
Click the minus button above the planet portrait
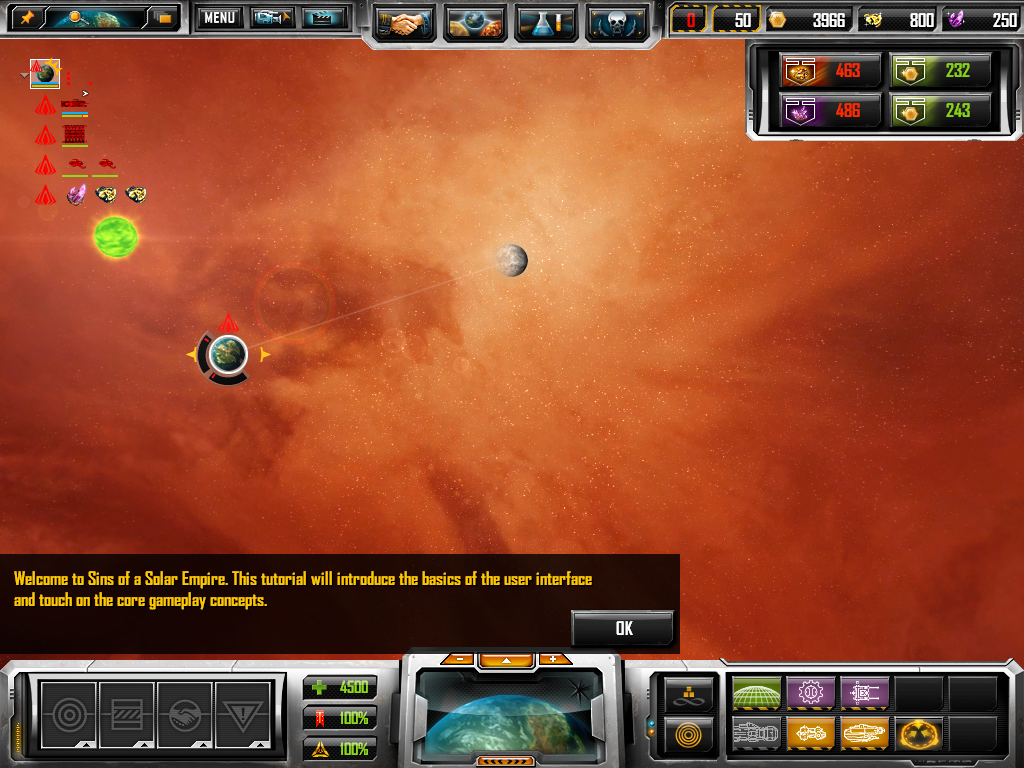pos(459,659)
